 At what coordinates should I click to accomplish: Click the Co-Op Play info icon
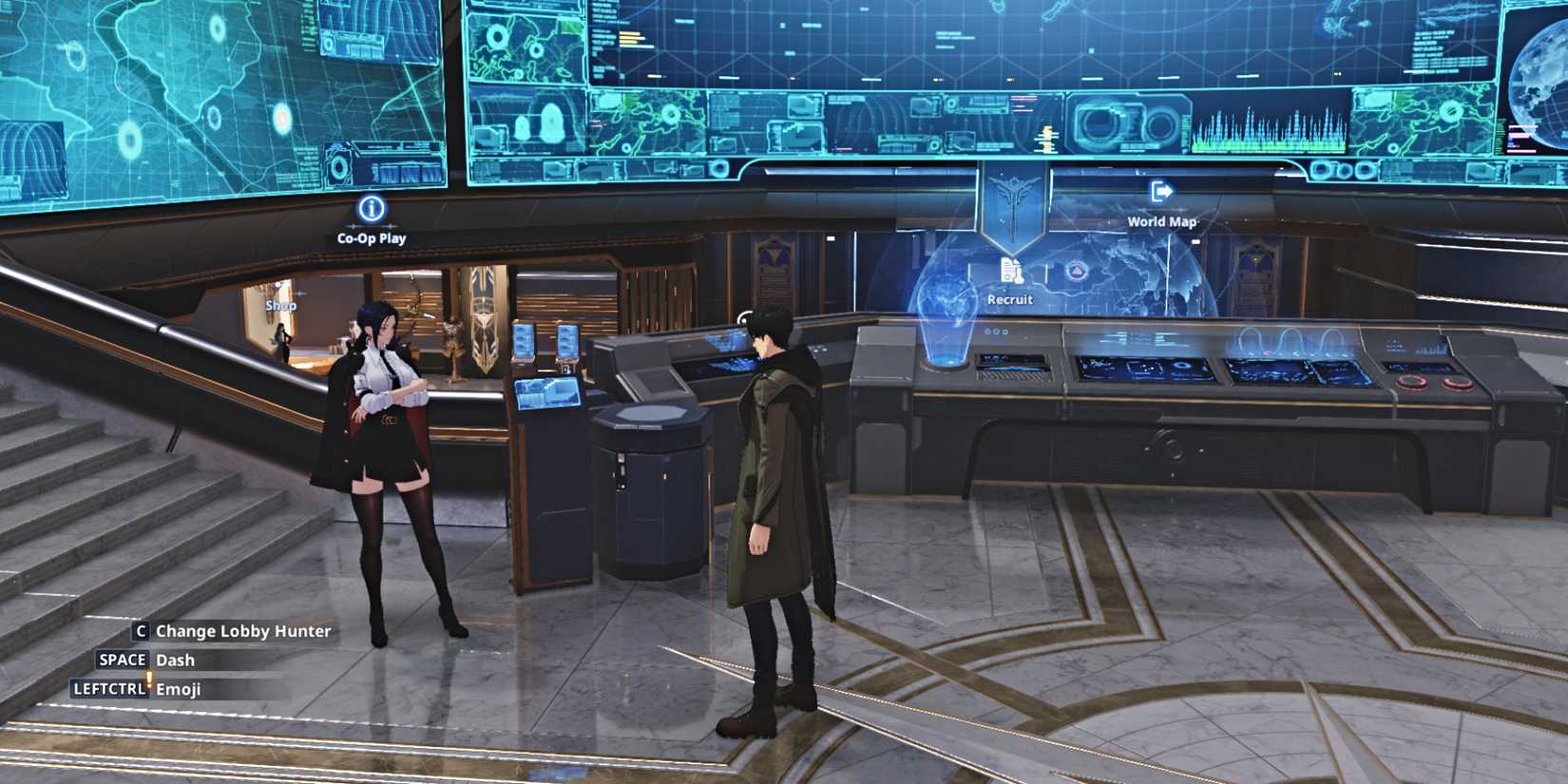(x=372, y=209)
